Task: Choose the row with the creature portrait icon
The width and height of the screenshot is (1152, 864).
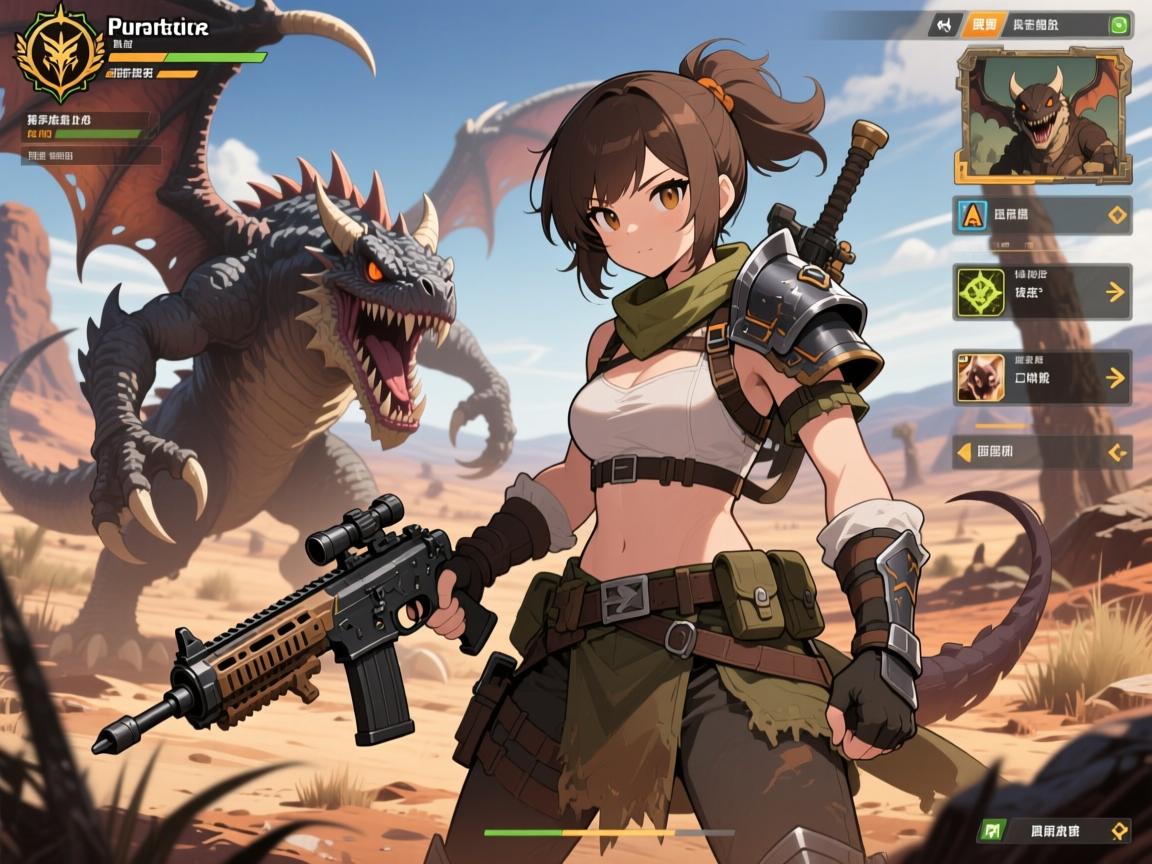Action: [x=1041, y=377]
